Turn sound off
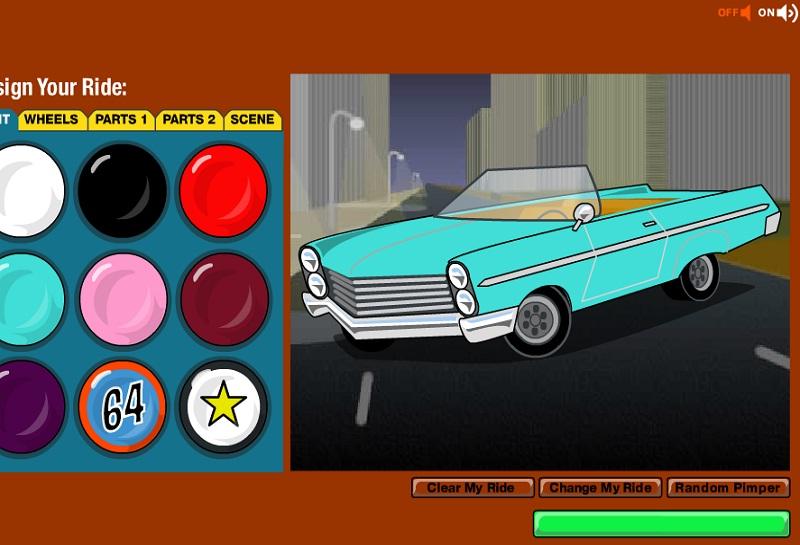The image size is (800, 545). tap(733, 13)
